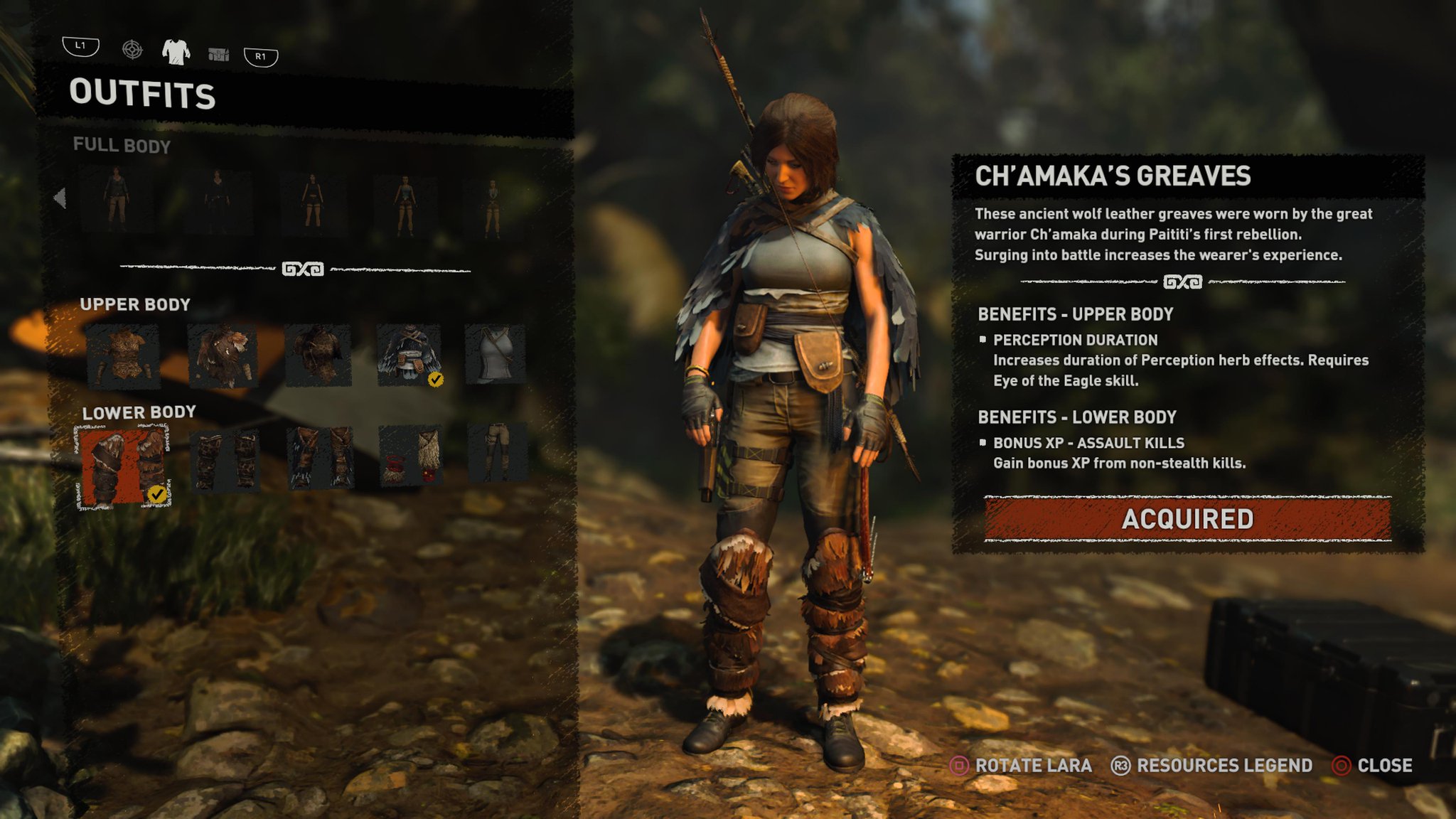The height and width of the screenshot is (819, 1456).
Task: Choose the brown feathered upper body vest
Action: point(222,355)
